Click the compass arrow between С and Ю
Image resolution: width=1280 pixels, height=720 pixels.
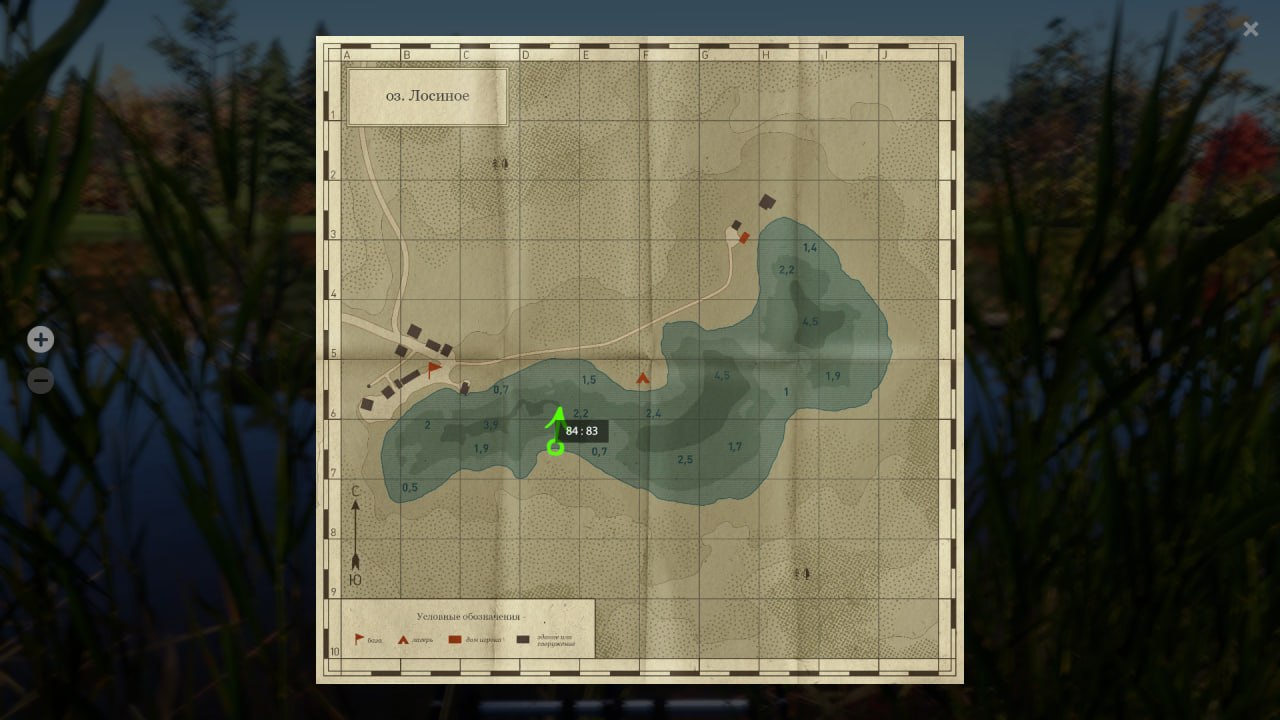coord(356,535)
